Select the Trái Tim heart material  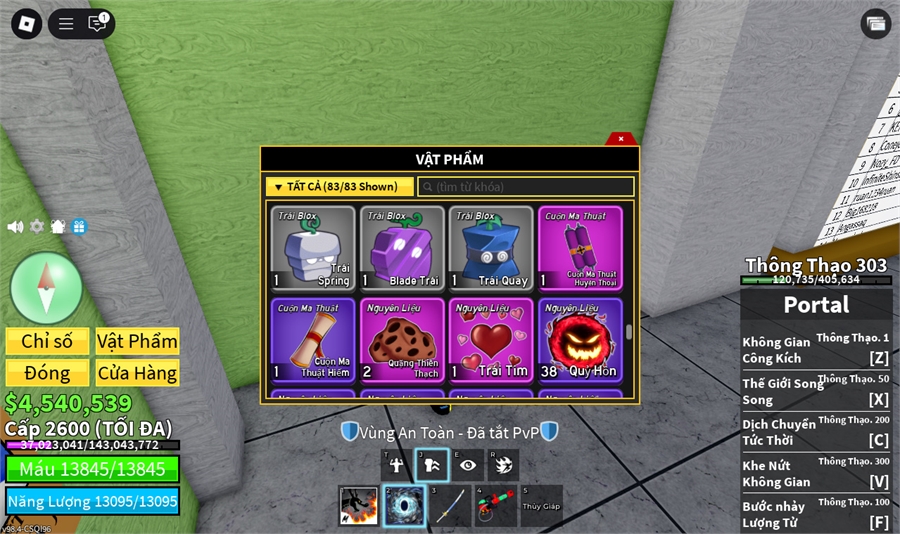(491, 340)
